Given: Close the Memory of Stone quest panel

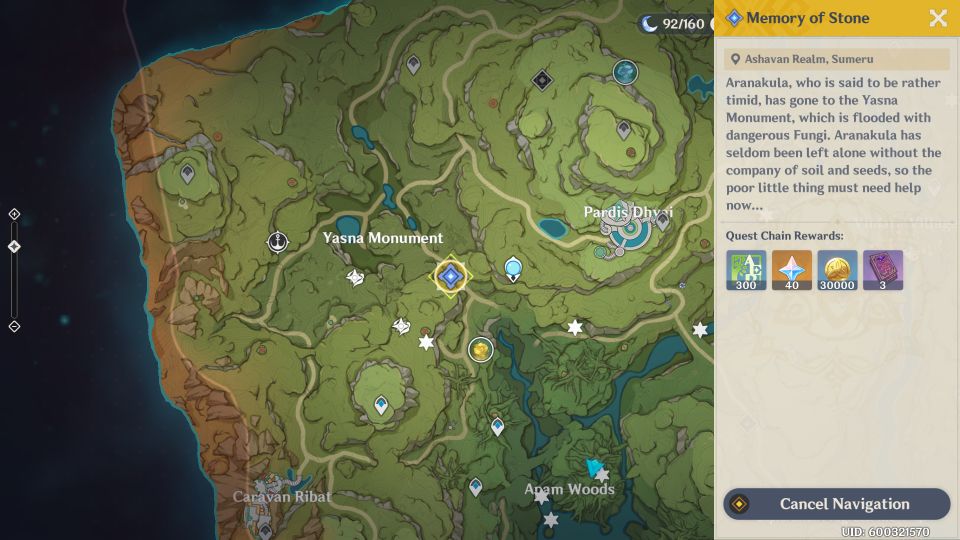Looking at the screenshot, I should 938,18.
